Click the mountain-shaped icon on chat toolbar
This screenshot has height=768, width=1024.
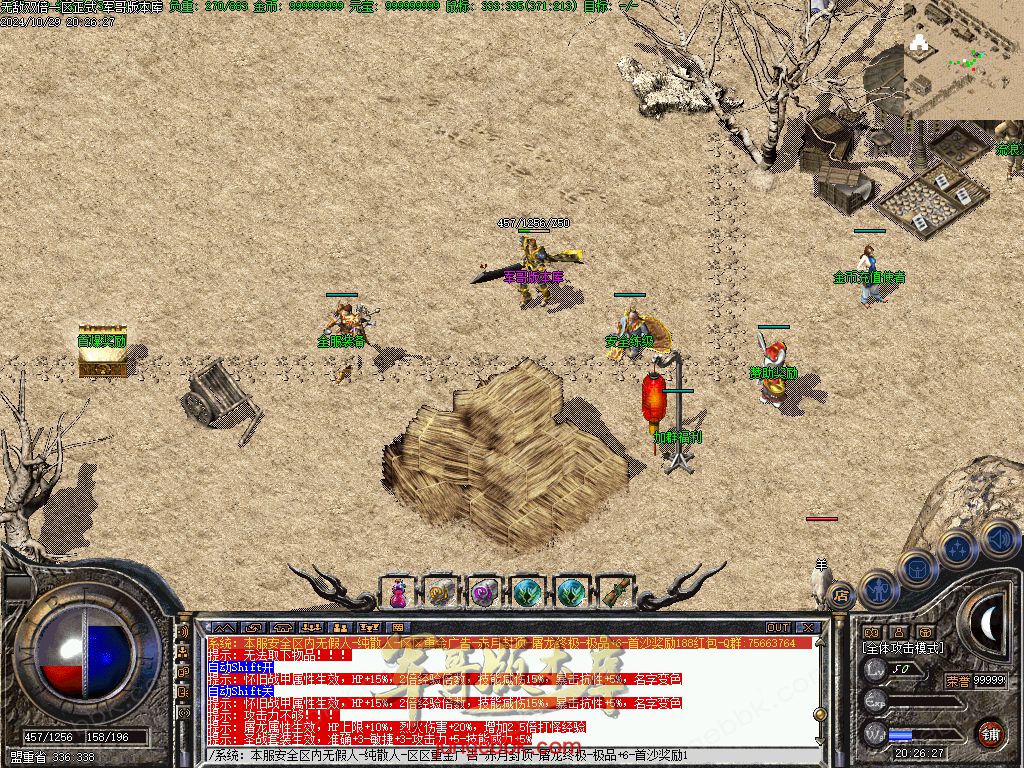(225, 628)
